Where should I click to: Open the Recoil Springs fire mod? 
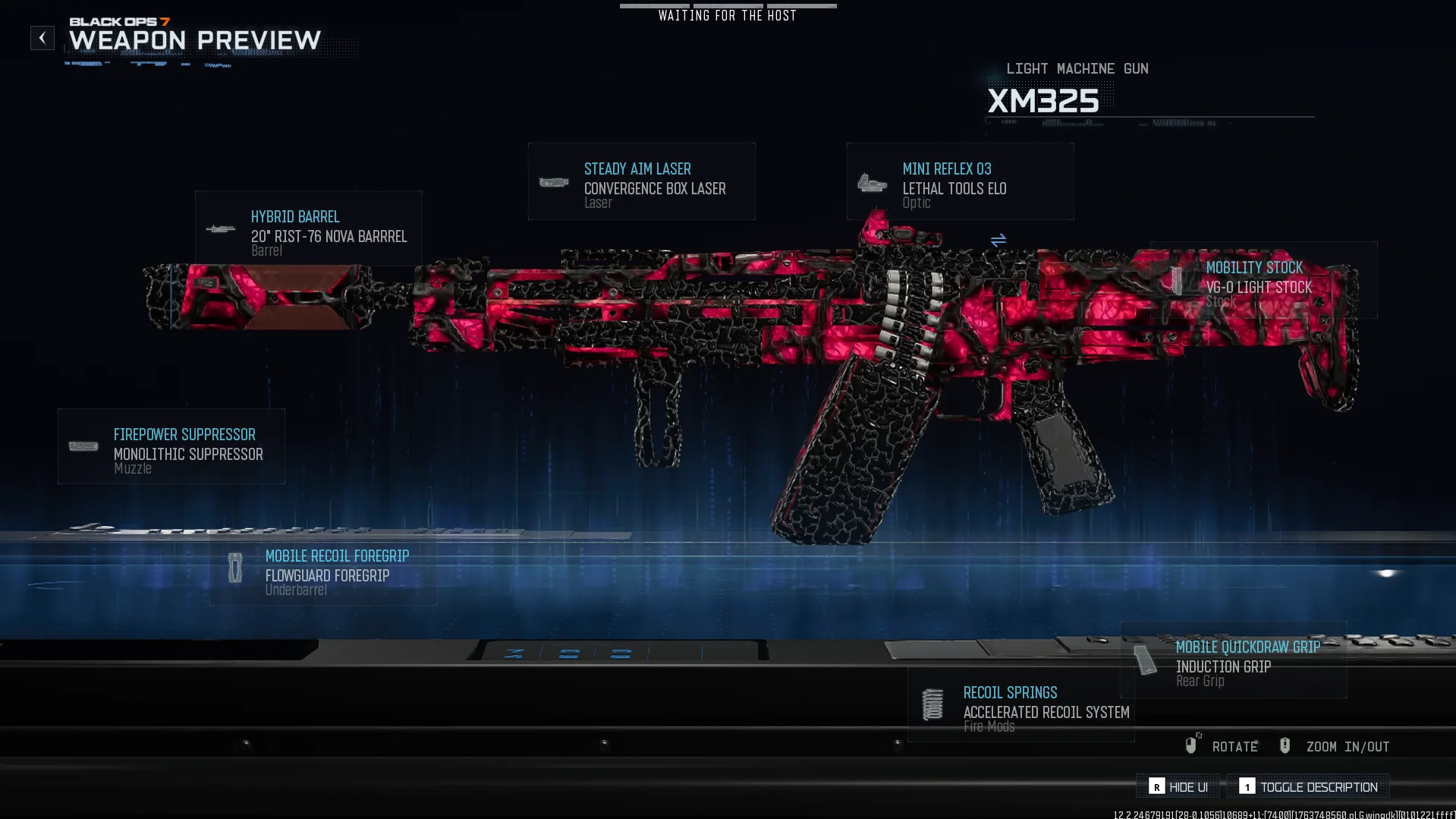click(x=1020, y=704)
